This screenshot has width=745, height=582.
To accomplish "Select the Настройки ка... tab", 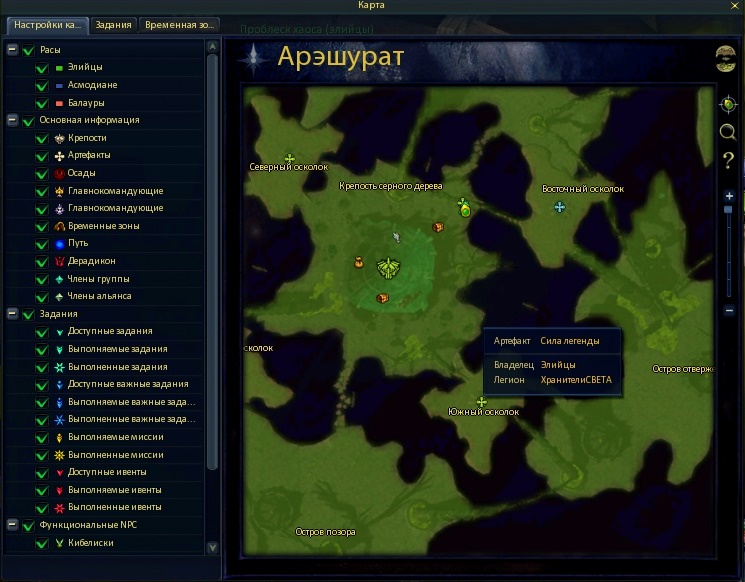I will 45,25.
